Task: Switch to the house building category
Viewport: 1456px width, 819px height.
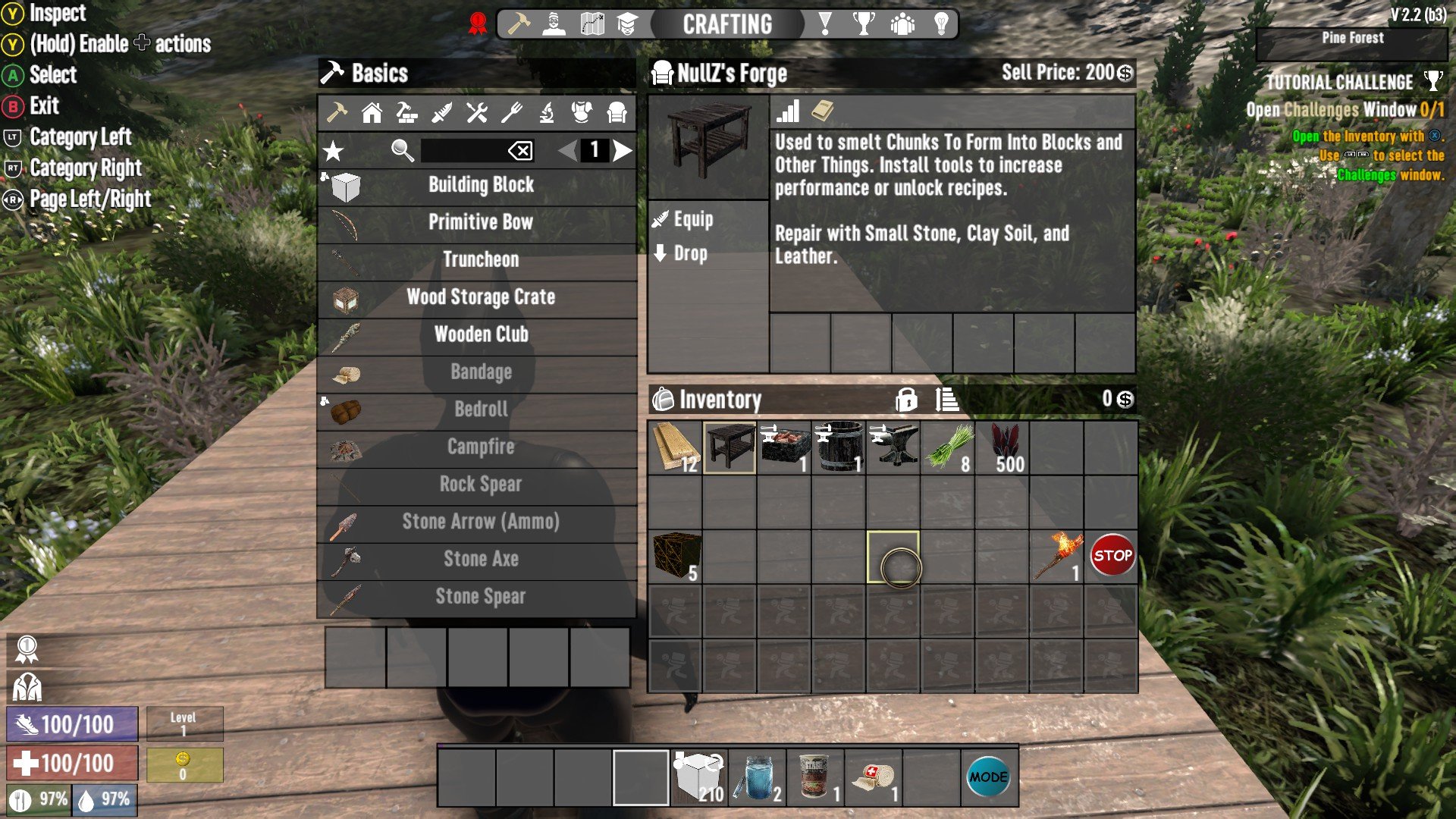Action: point(372,113)
